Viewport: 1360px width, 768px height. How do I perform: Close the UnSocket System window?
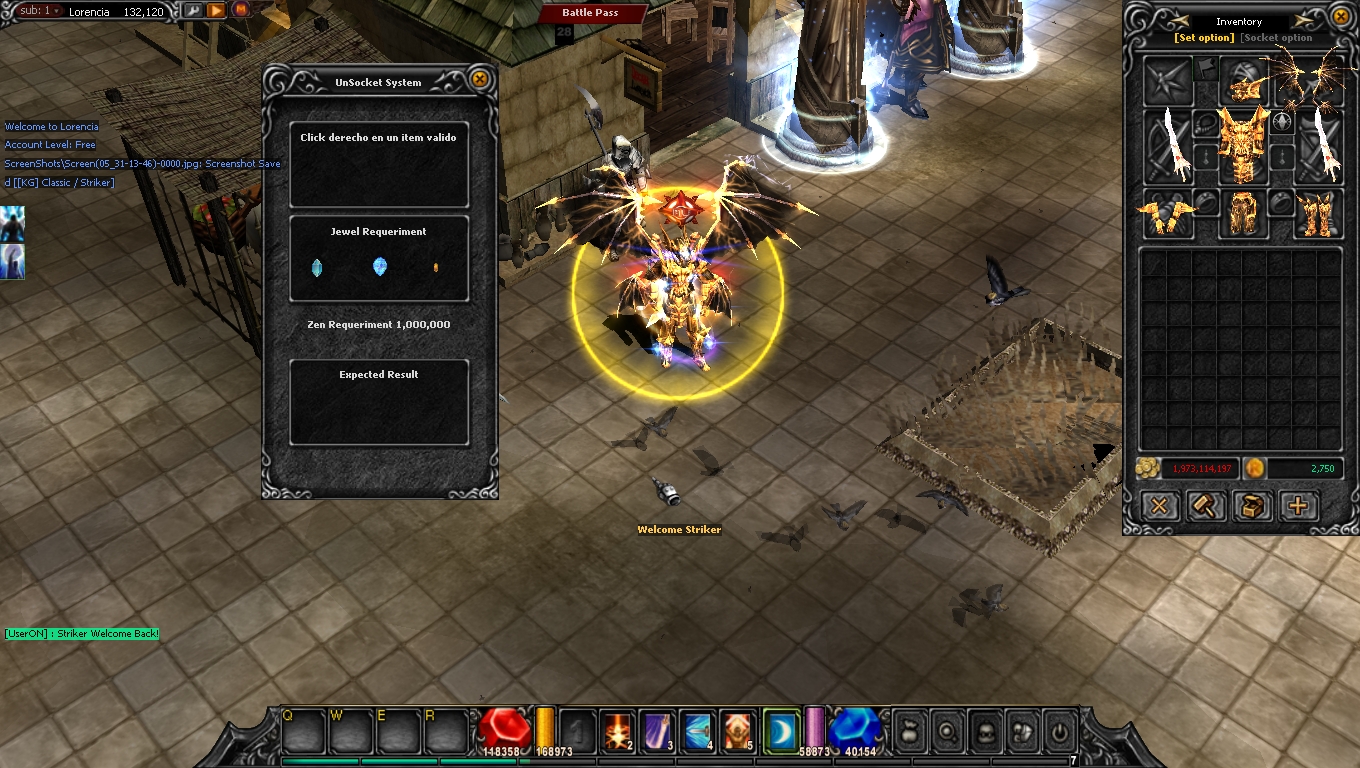point(480,79)
